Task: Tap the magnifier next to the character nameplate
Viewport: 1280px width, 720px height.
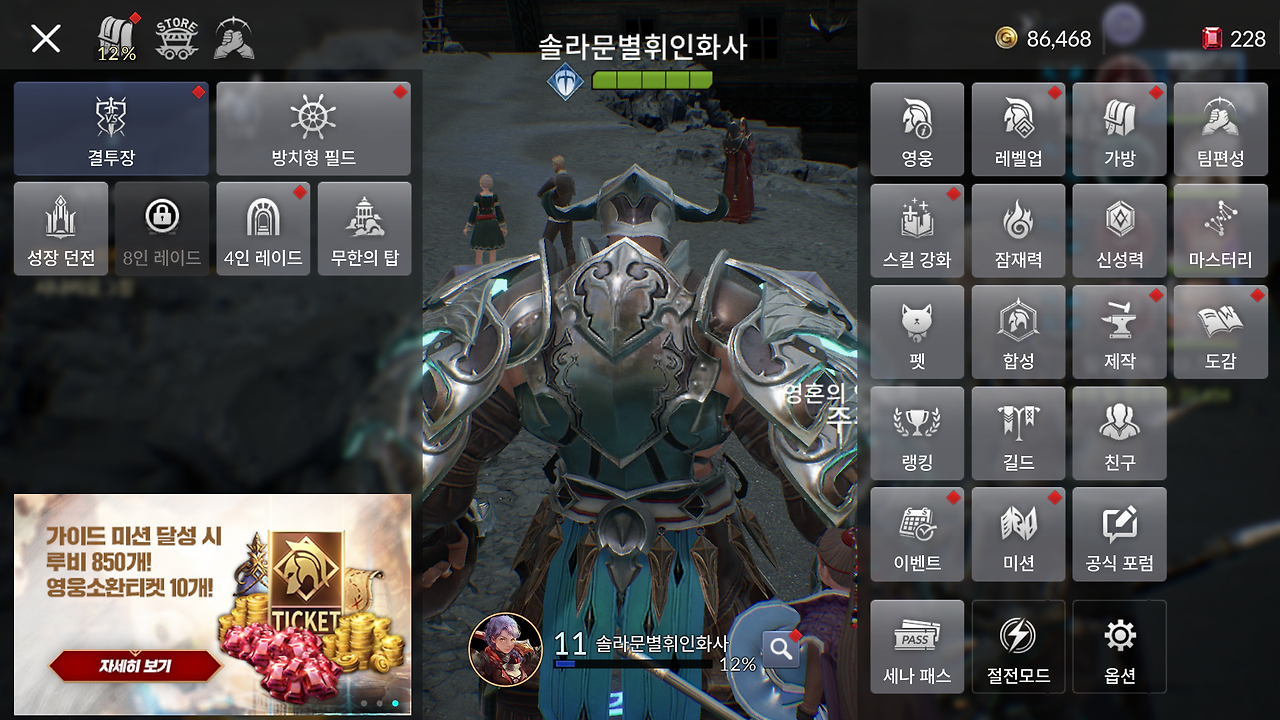Action: tap(779, 649)
